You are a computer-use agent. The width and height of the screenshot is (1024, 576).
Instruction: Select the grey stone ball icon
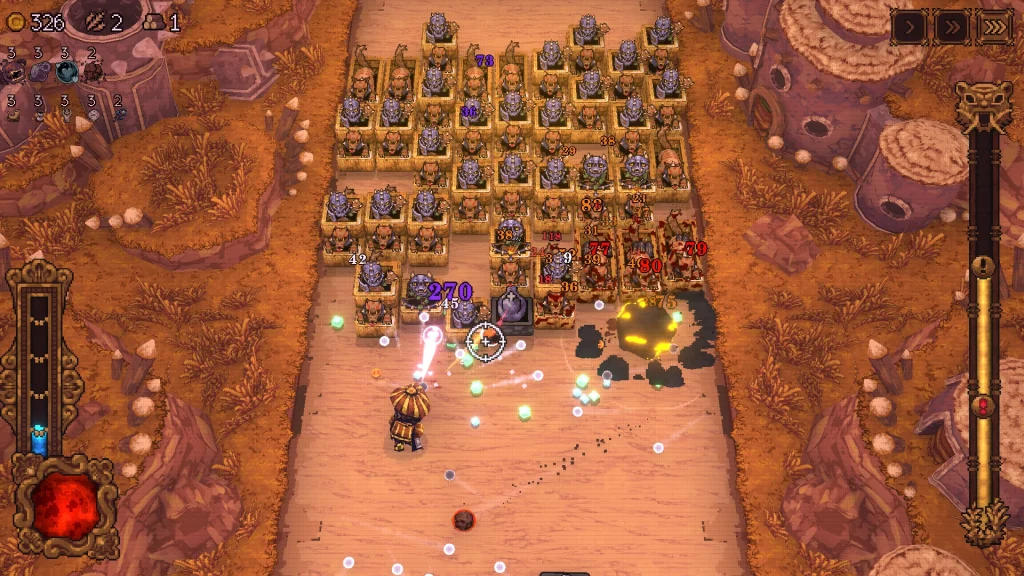(x=40, y=71)
